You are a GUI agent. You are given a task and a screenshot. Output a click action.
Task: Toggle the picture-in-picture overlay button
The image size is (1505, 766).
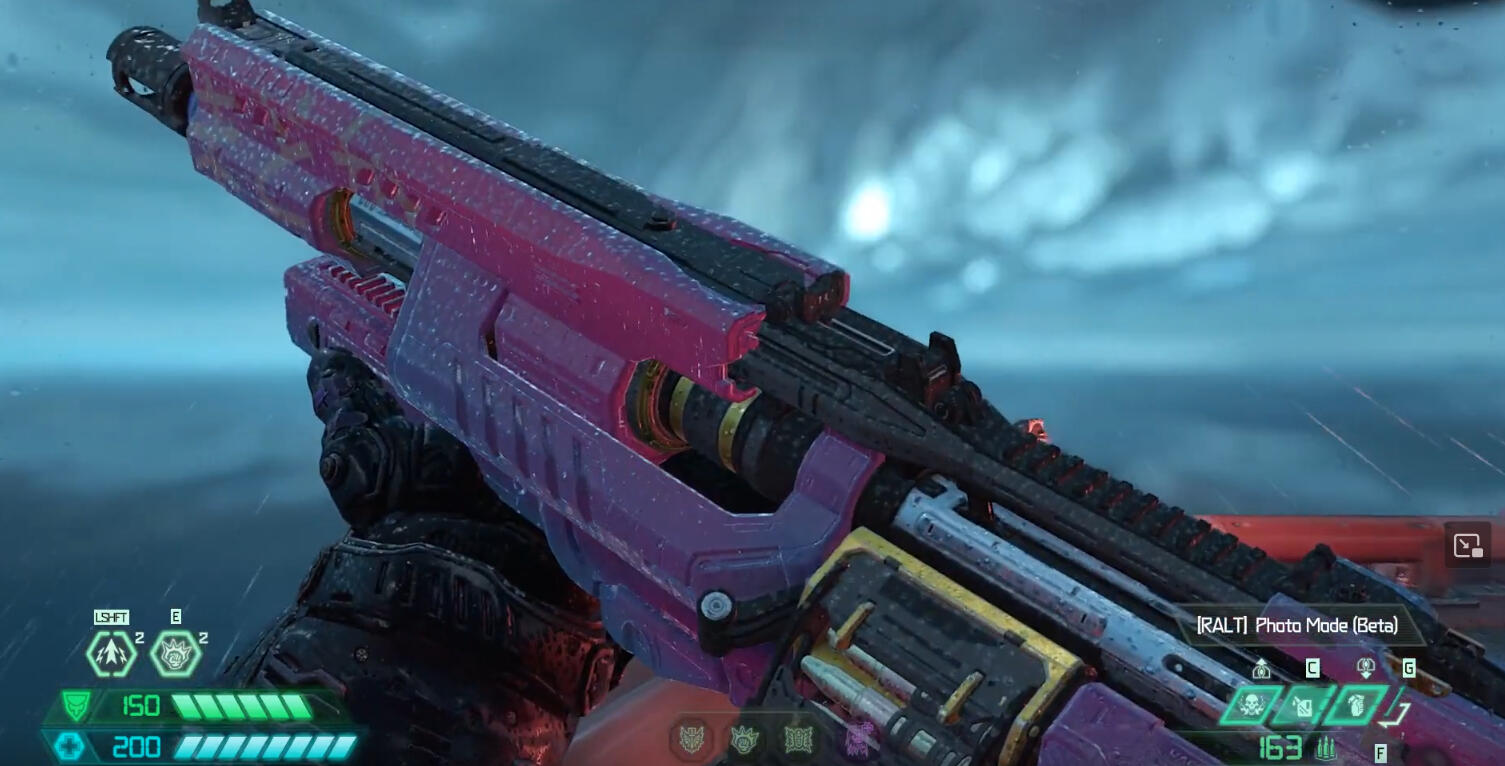point(1467,546)
